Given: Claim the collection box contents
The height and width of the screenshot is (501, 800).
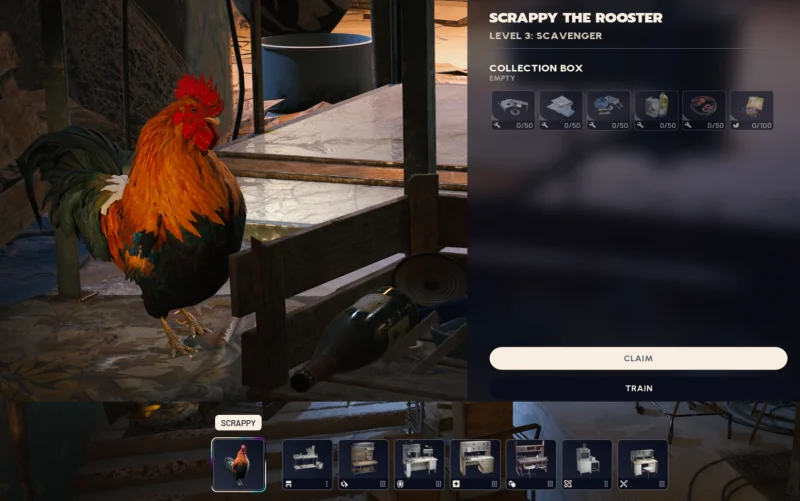Looking at the screenshot, I should 638,358.
